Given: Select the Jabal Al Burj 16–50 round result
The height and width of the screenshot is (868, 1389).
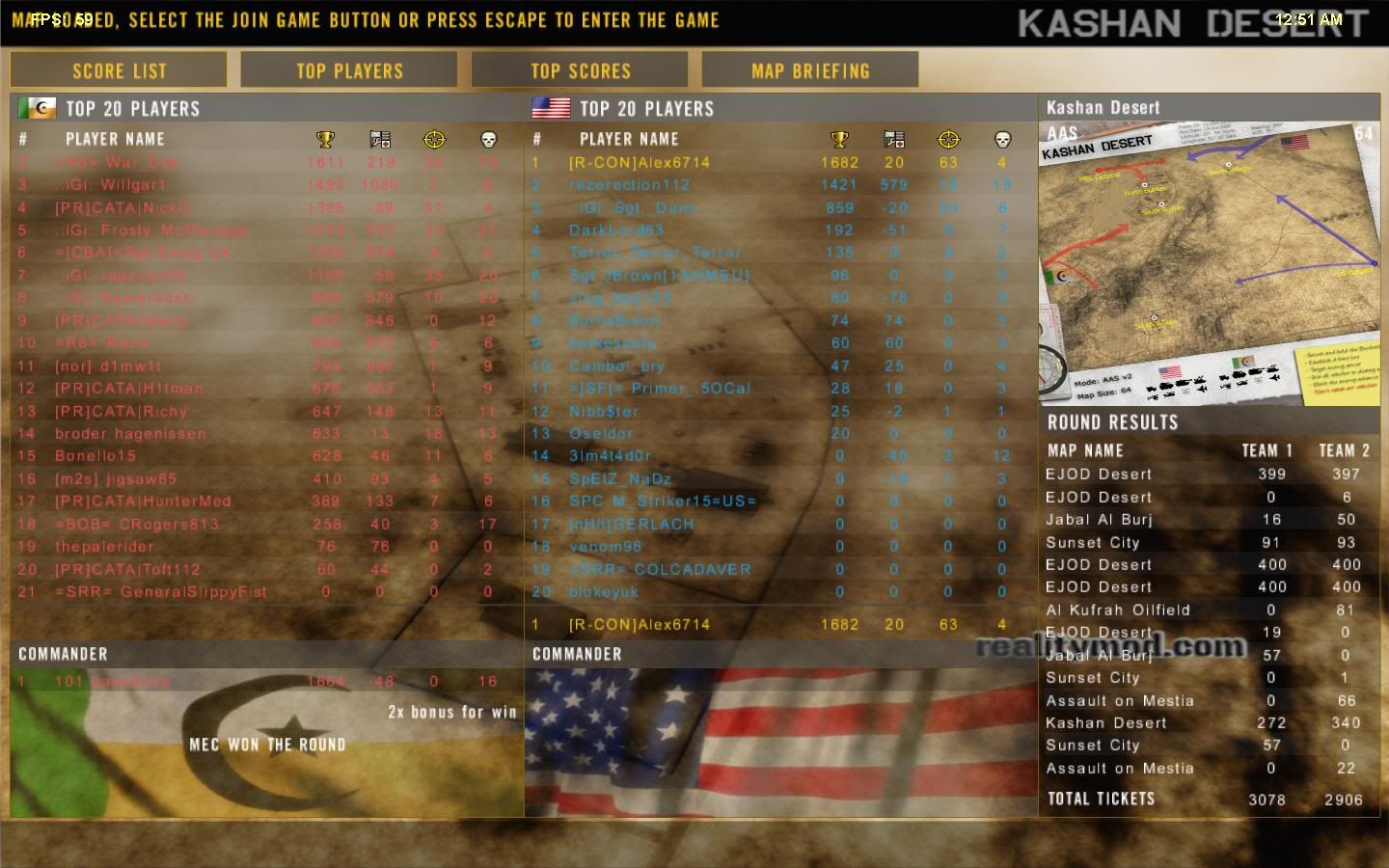Looking at the screenshot, I should (x=1099, y=520).
